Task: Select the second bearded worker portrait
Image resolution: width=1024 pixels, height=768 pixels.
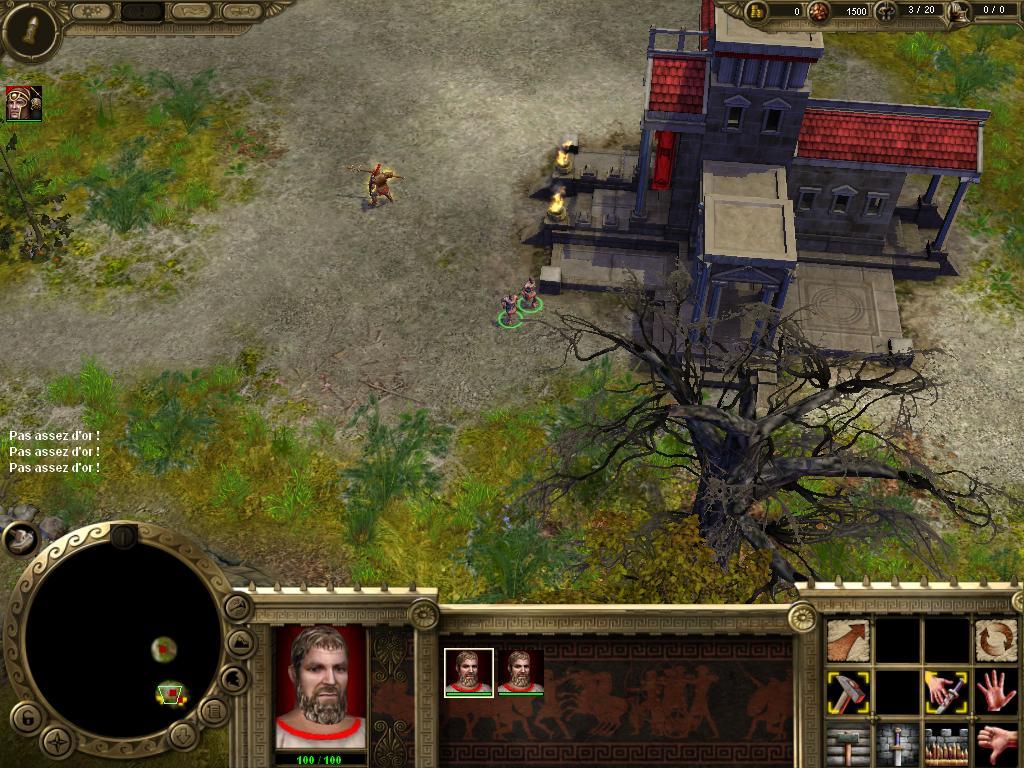Action: (x=520, y=672)
